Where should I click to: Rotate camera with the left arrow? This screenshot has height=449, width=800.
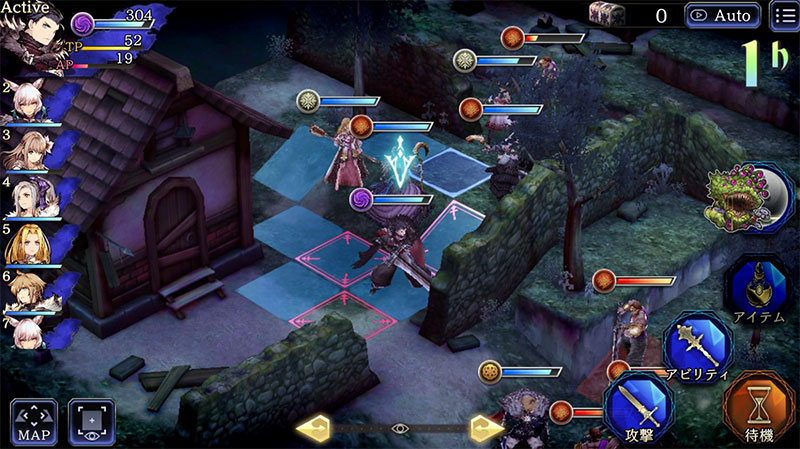[x=314, y=428]
